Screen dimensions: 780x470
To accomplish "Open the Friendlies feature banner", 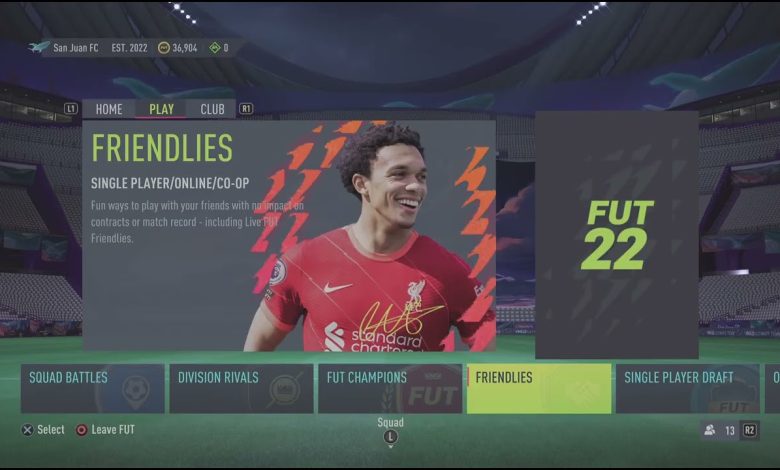I will [x=289, y=235].
